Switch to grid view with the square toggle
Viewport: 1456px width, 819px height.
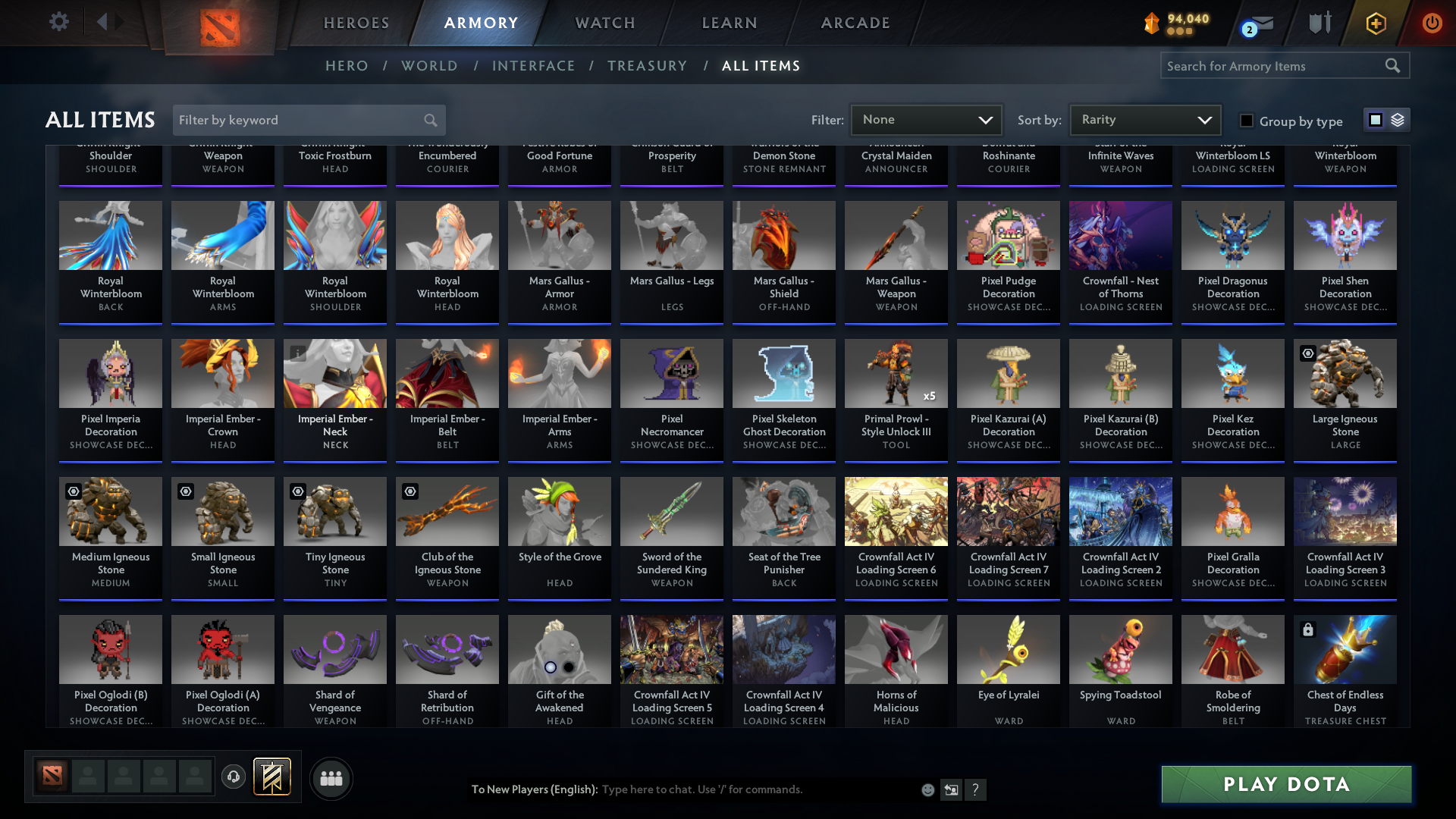click(1374, 120)
